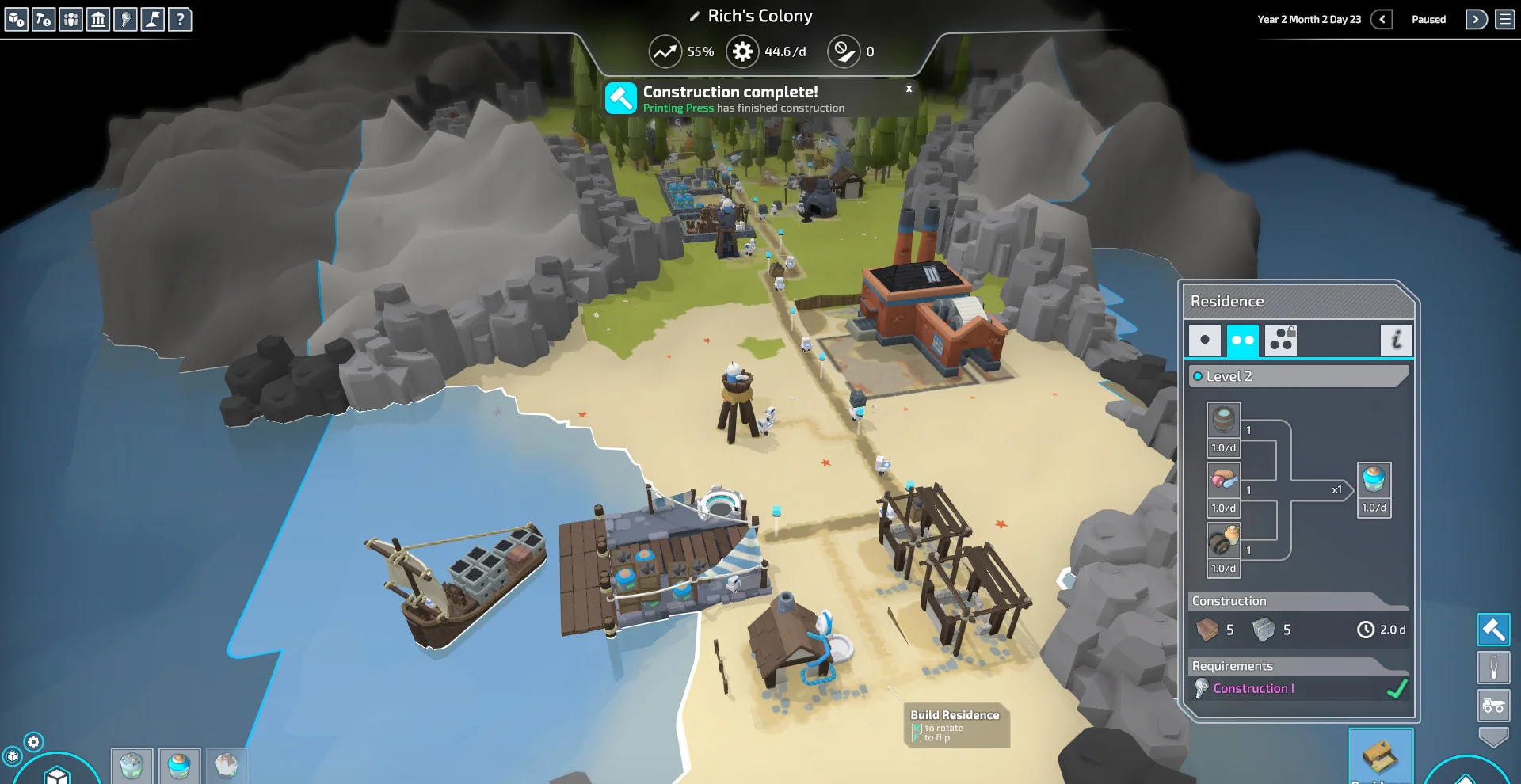Screen dimensions: 1521x784
Task: Advance the game speed with the forward arrow
Action: tap(1478, 19)
